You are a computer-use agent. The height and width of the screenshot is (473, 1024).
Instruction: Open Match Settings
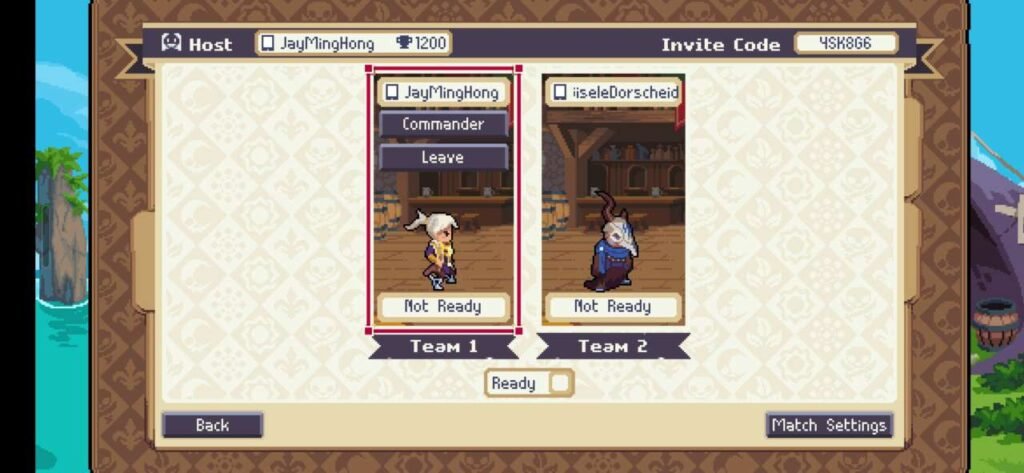pos(829,425)
